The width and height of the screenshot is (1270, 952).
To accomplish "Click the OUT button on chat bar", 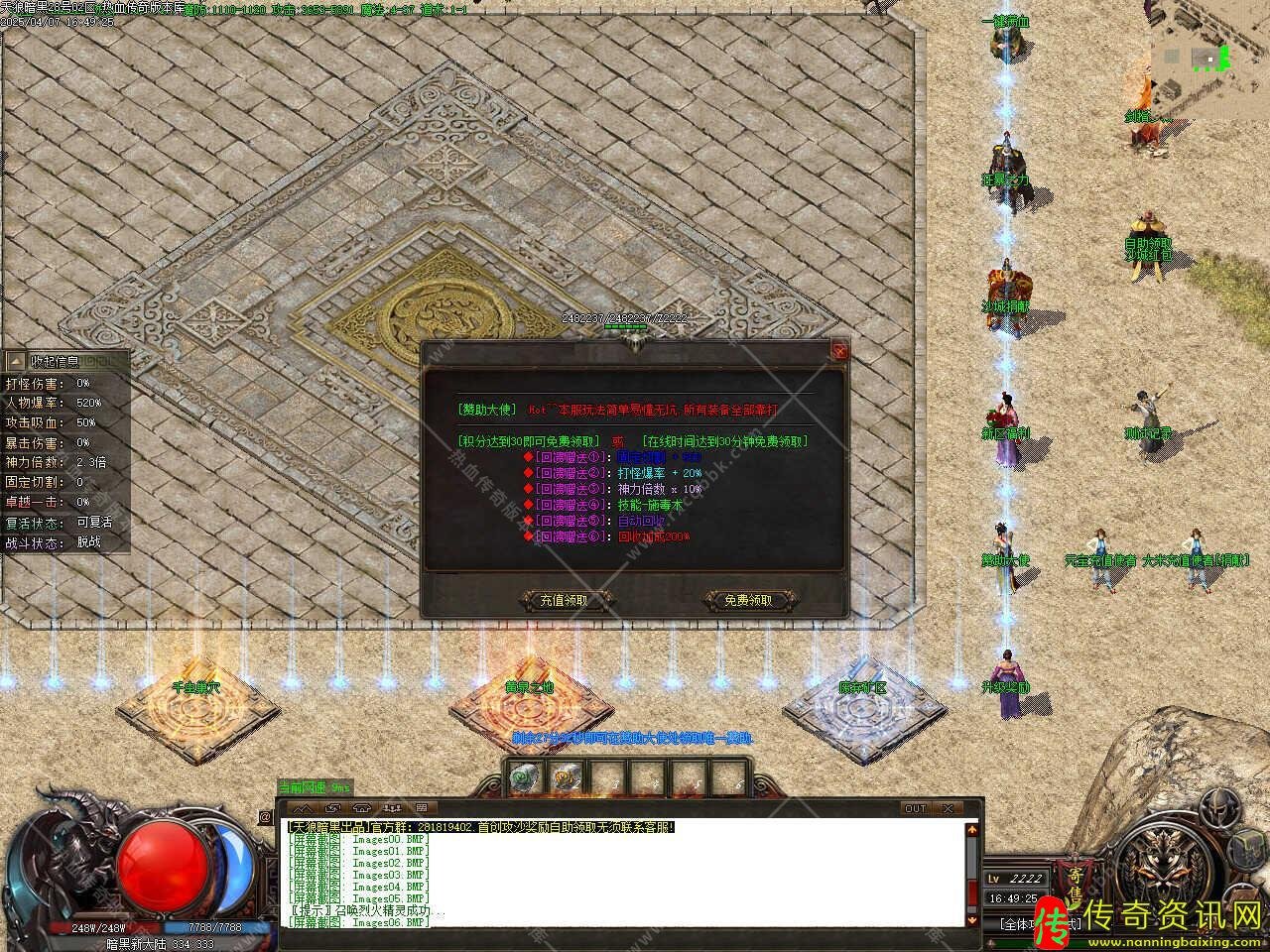I will pos(915,808).
